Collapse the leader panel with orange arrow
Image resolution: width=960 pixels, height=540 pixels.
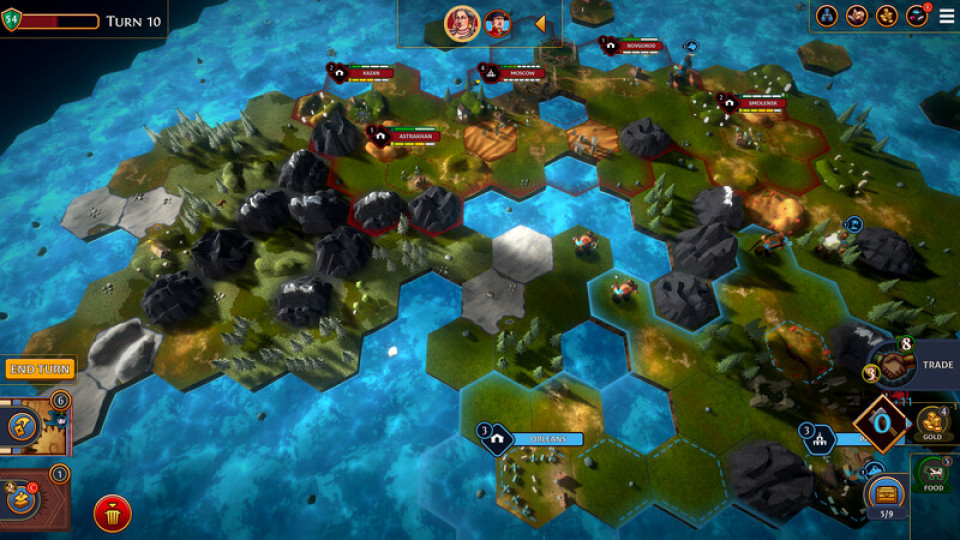click(540, 23)
